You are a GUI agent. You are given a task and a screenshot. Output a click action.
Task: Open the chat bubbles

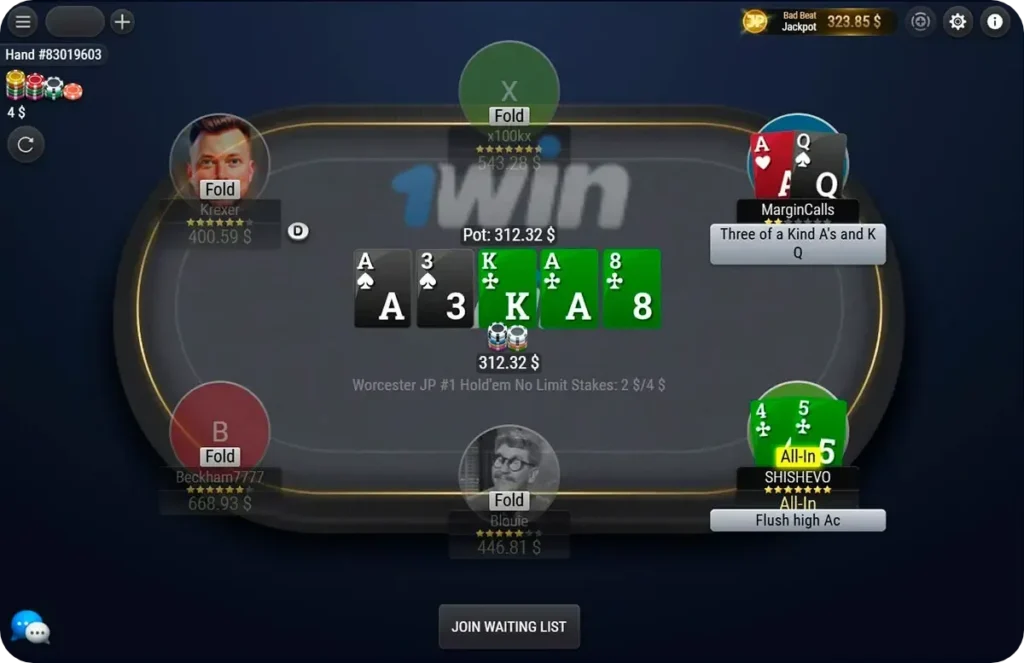point(30,628)
